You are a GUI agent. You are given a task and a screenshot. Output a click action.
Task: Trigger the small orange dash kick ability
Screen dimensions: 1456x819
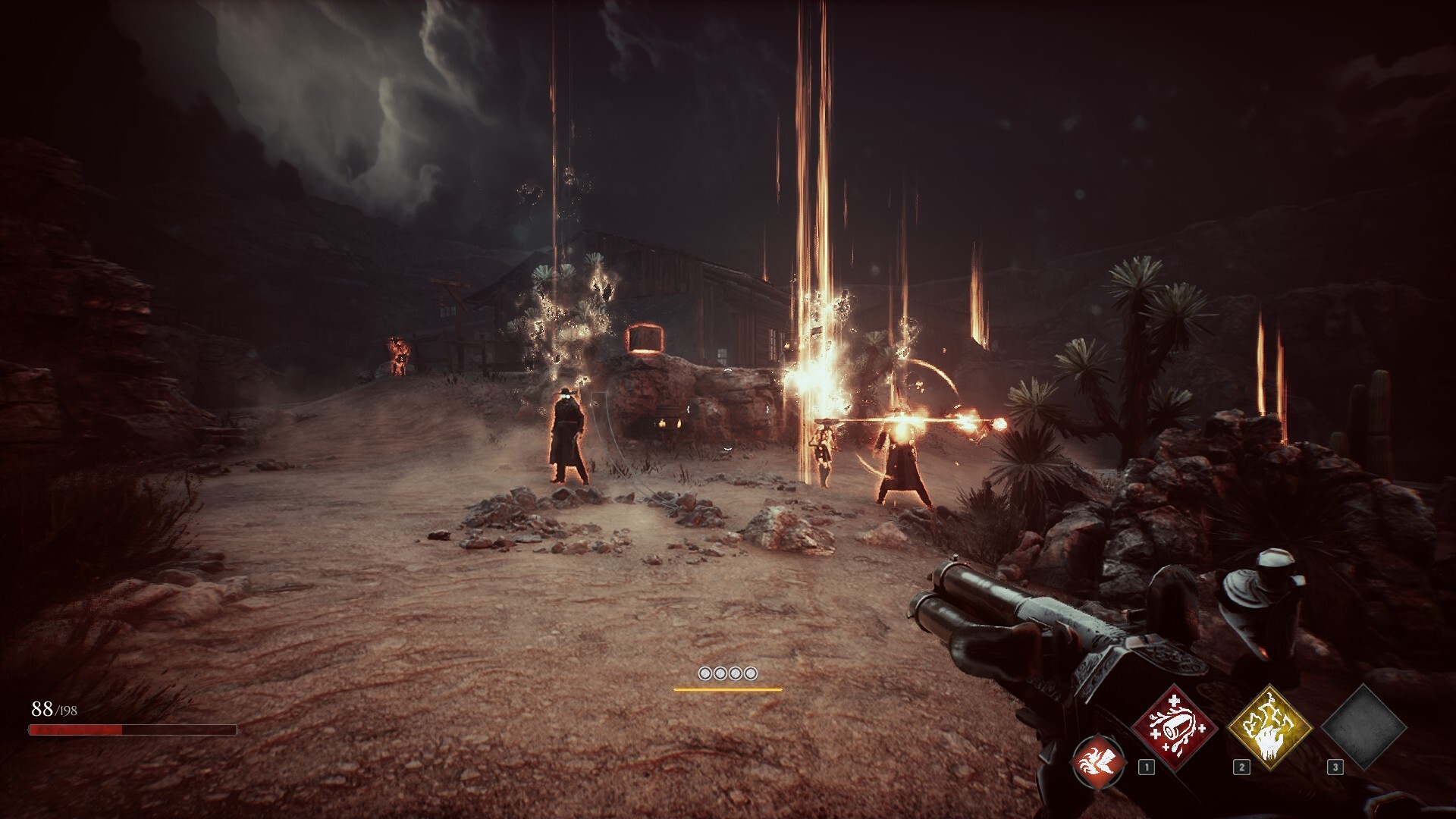coord(1100,762)
